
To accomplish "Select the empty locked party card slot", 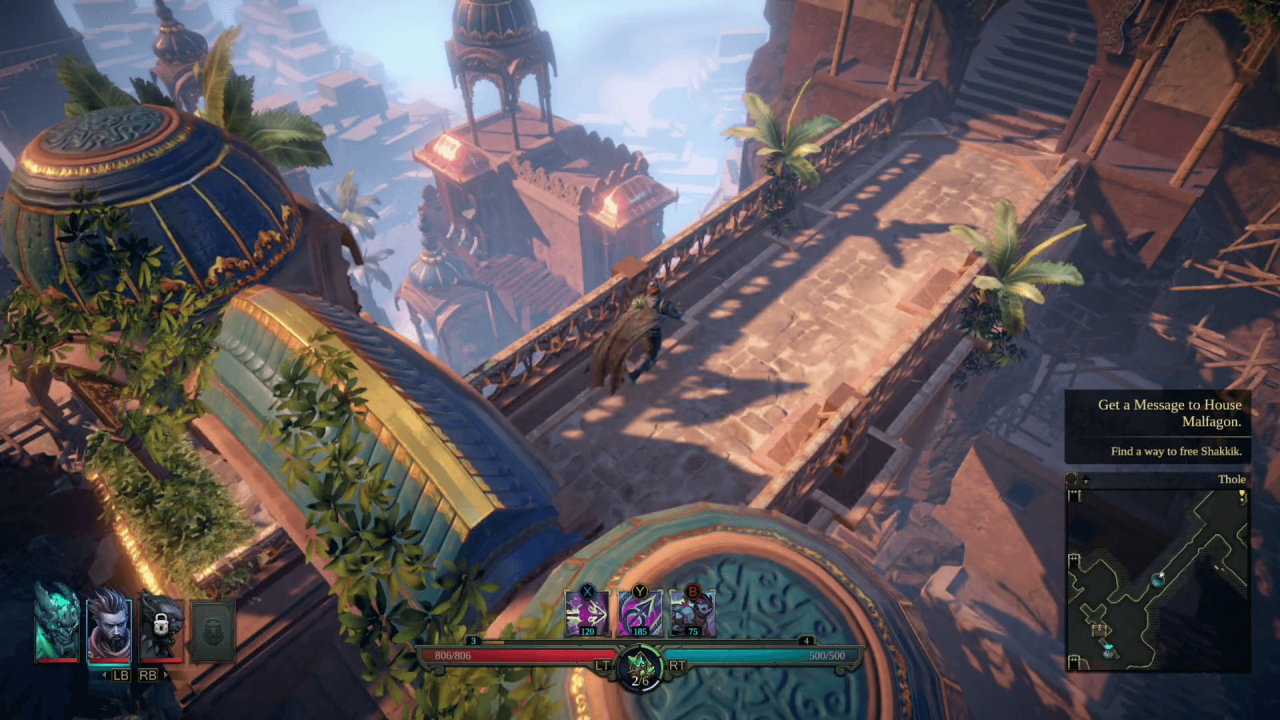I will click(x=213, y=631).
